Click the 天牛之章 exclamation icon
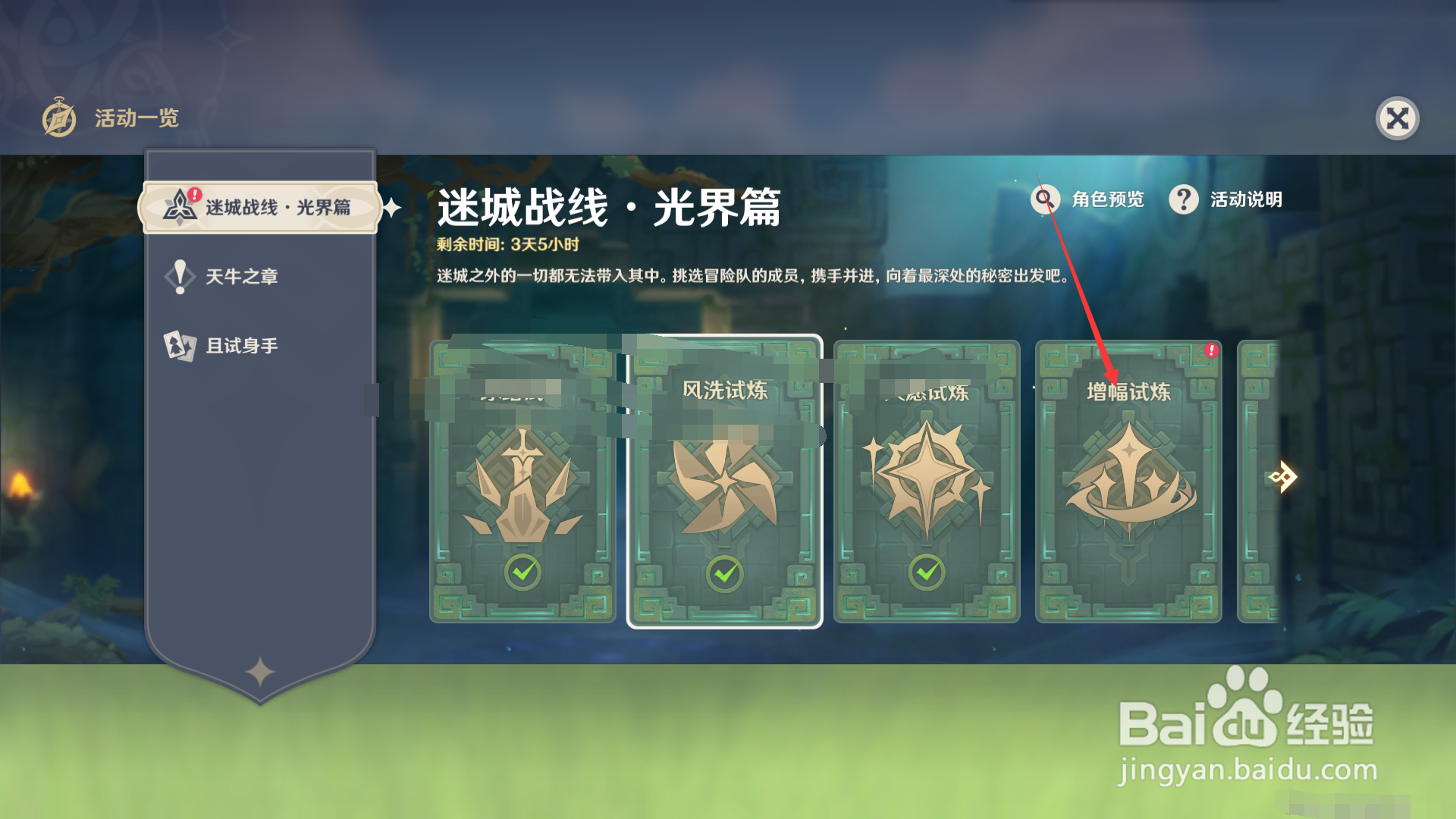 [x=179, y=276]
